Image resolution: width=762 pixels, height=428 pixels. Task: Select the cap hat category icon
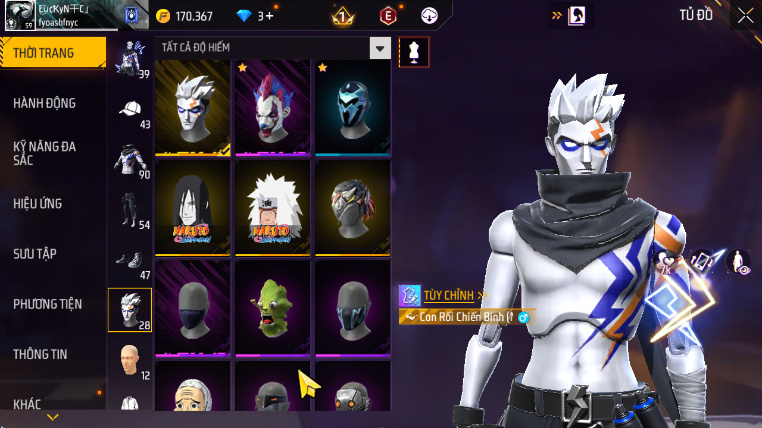(x=130, y=110)
